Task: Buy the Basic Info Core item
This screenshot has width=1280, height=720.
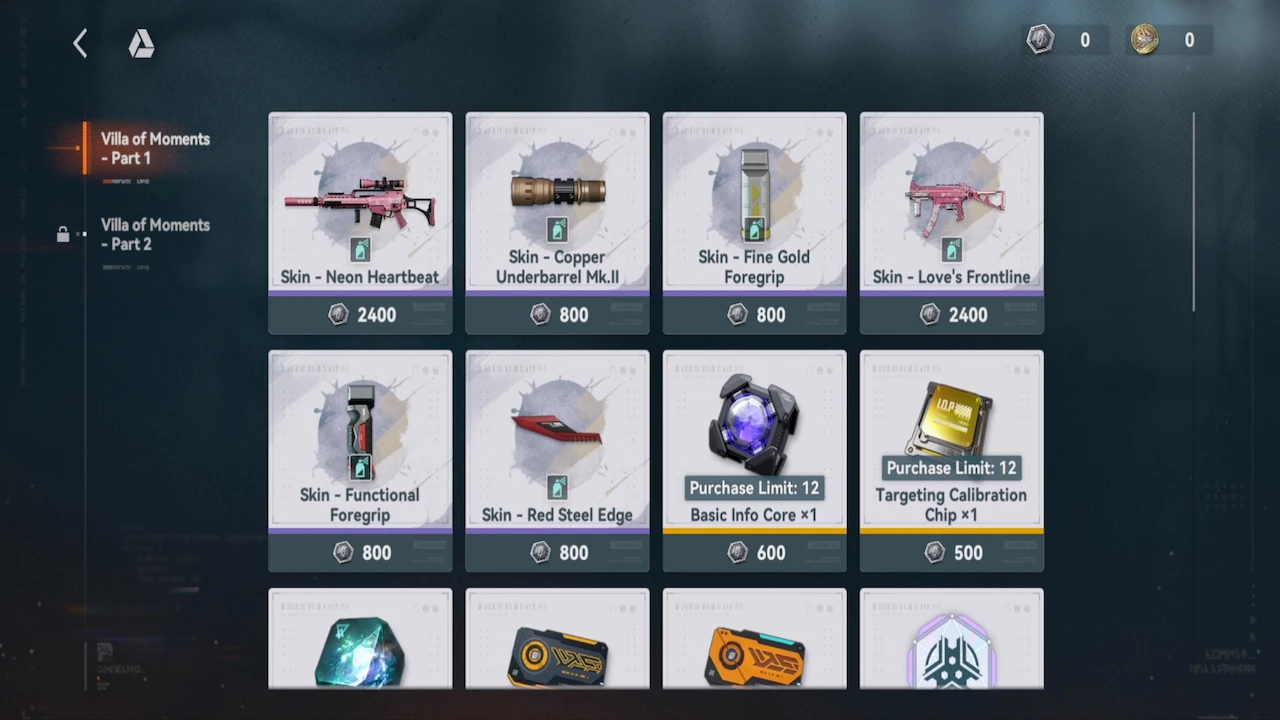Action: 754,460
